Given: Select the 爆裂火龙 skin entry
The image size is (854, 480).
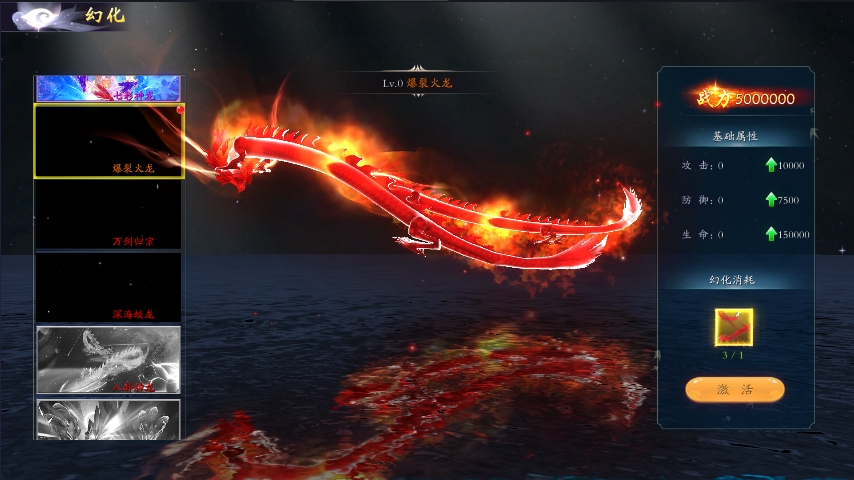Looking at the screenshot, I should [x=109, y=141].
